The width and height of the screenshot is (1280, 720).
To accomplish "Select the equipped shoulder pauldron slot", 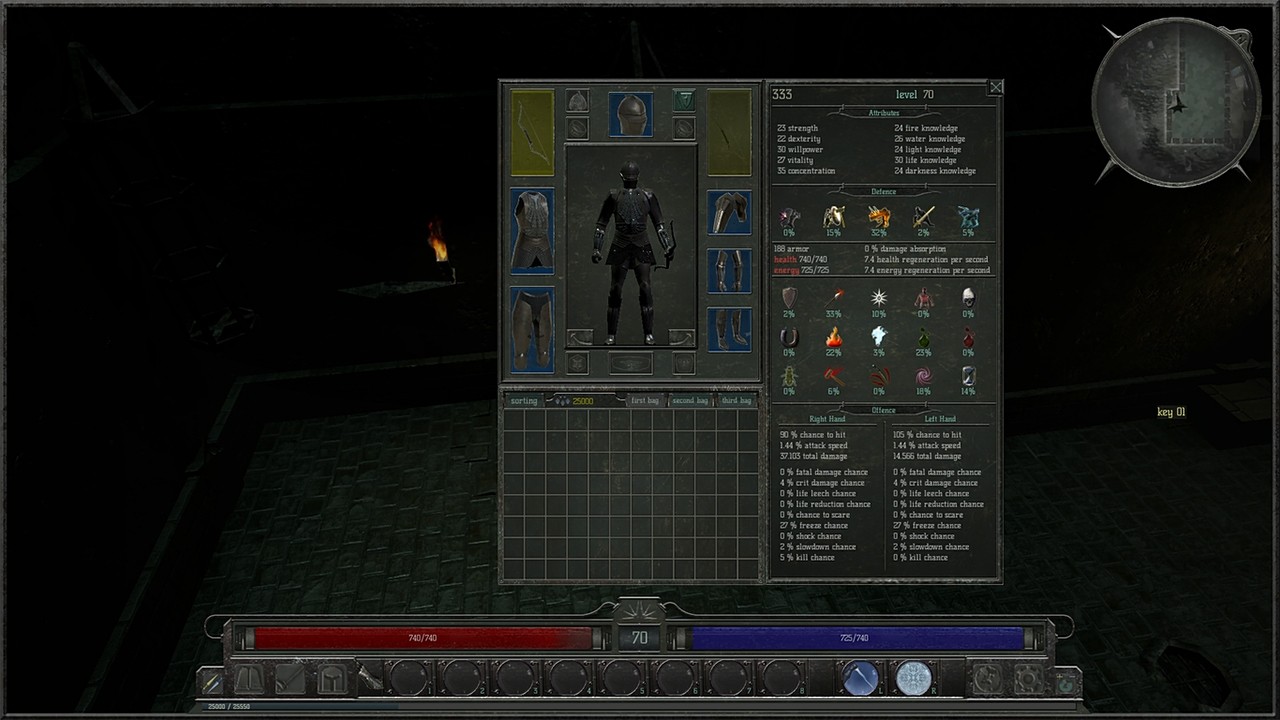I will [729, 212].
